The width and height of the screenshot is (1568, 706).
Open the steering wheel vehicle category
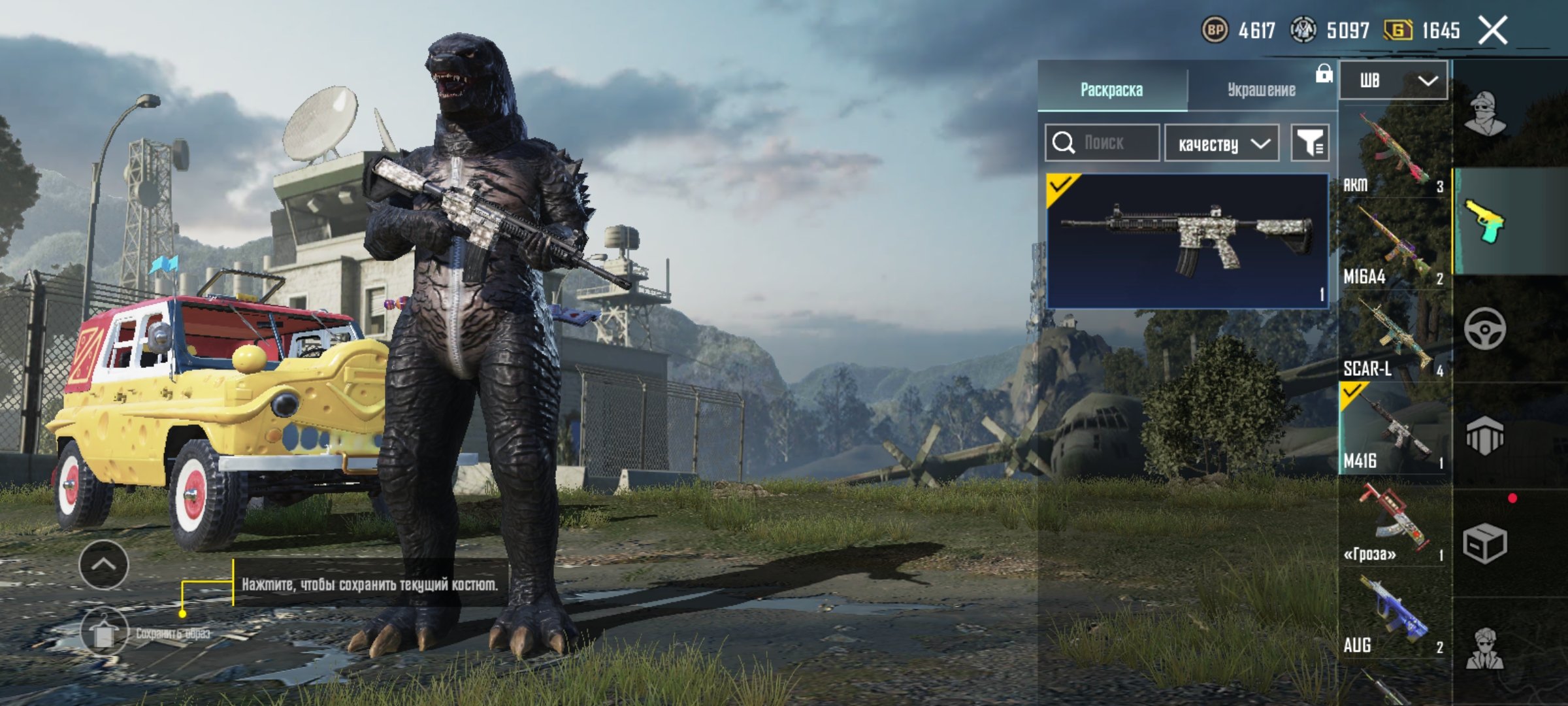click(1484, 329)
